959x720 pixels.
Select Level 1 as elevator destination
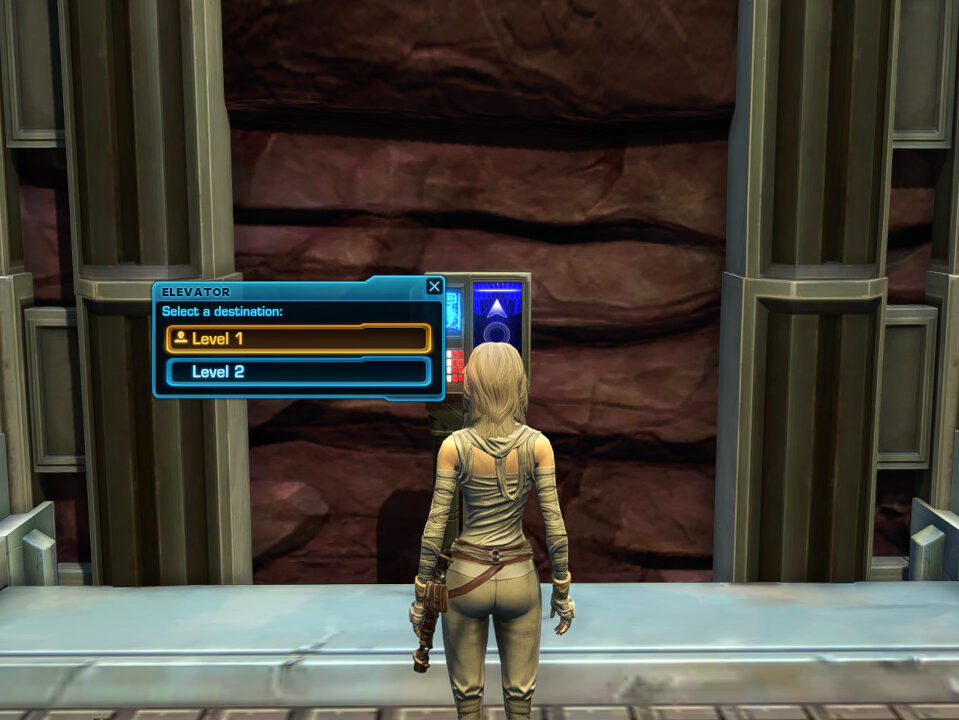tap(298, 339)
